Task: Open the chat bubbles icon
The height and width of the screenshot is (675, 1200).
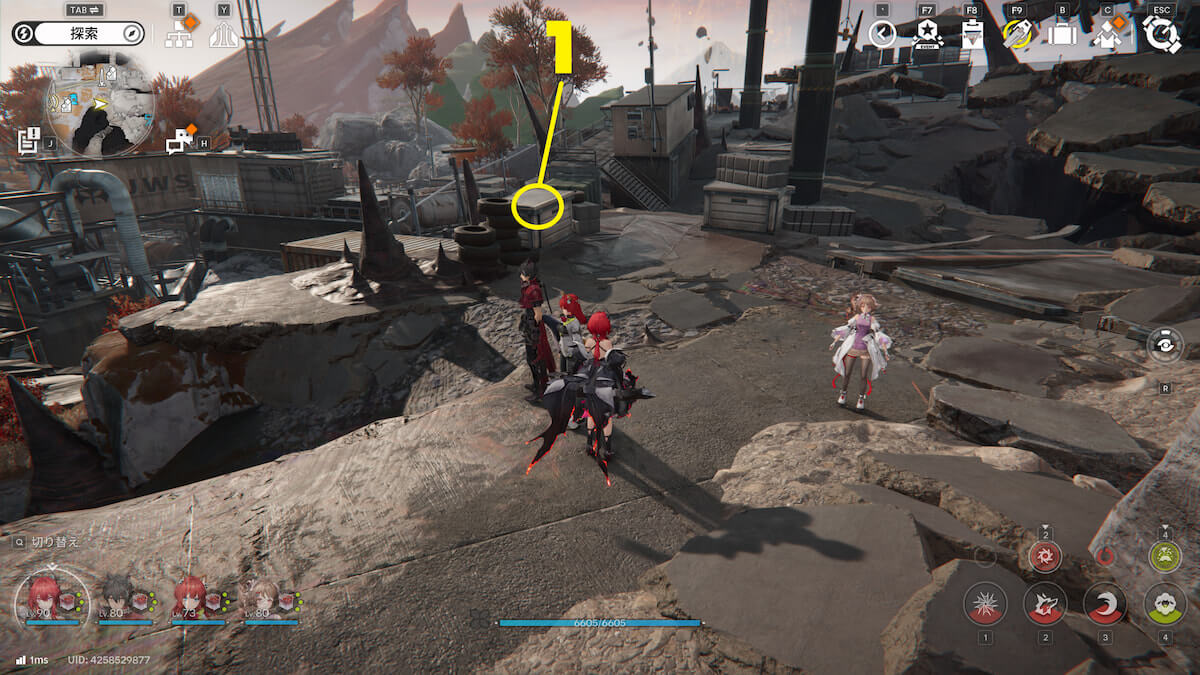Action: pos(181,141)
